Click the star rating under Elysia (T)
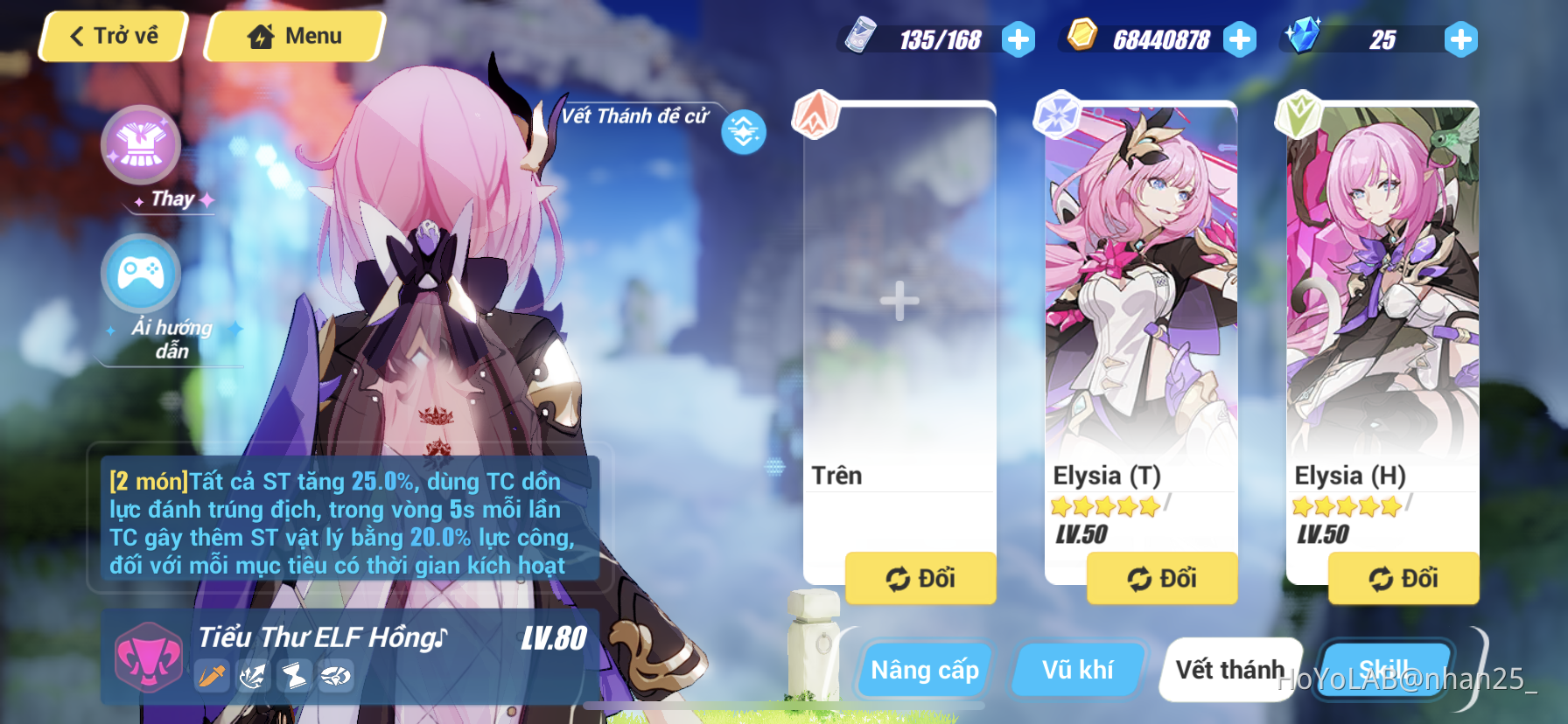The width and height of the screenshot is (1568, 724). pos(1106,505)
